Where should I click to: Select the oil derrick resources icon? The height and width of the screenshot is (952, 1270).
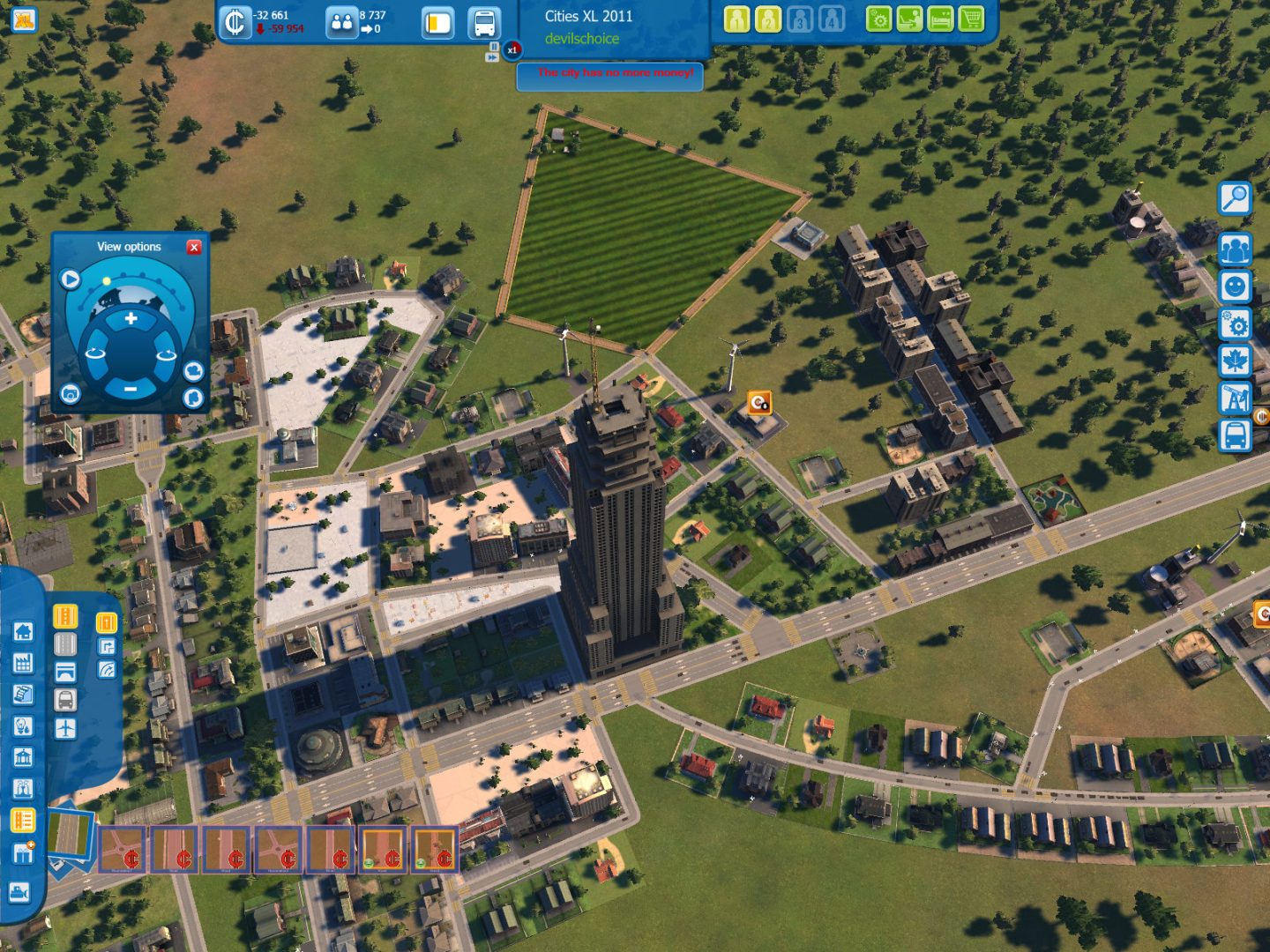pos(1236,395)
